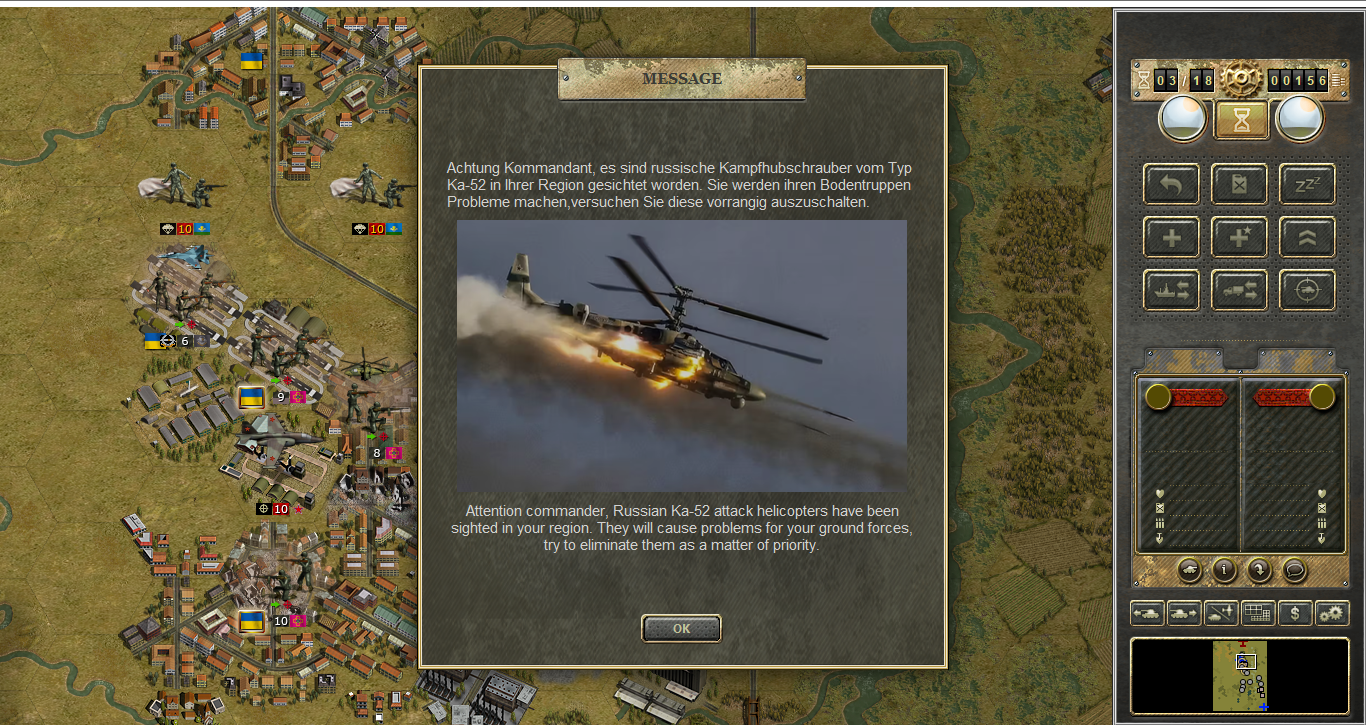Screen dimensions: 1366x725
Task: Click the minimap terrain overview
Action: (1240, 676)
